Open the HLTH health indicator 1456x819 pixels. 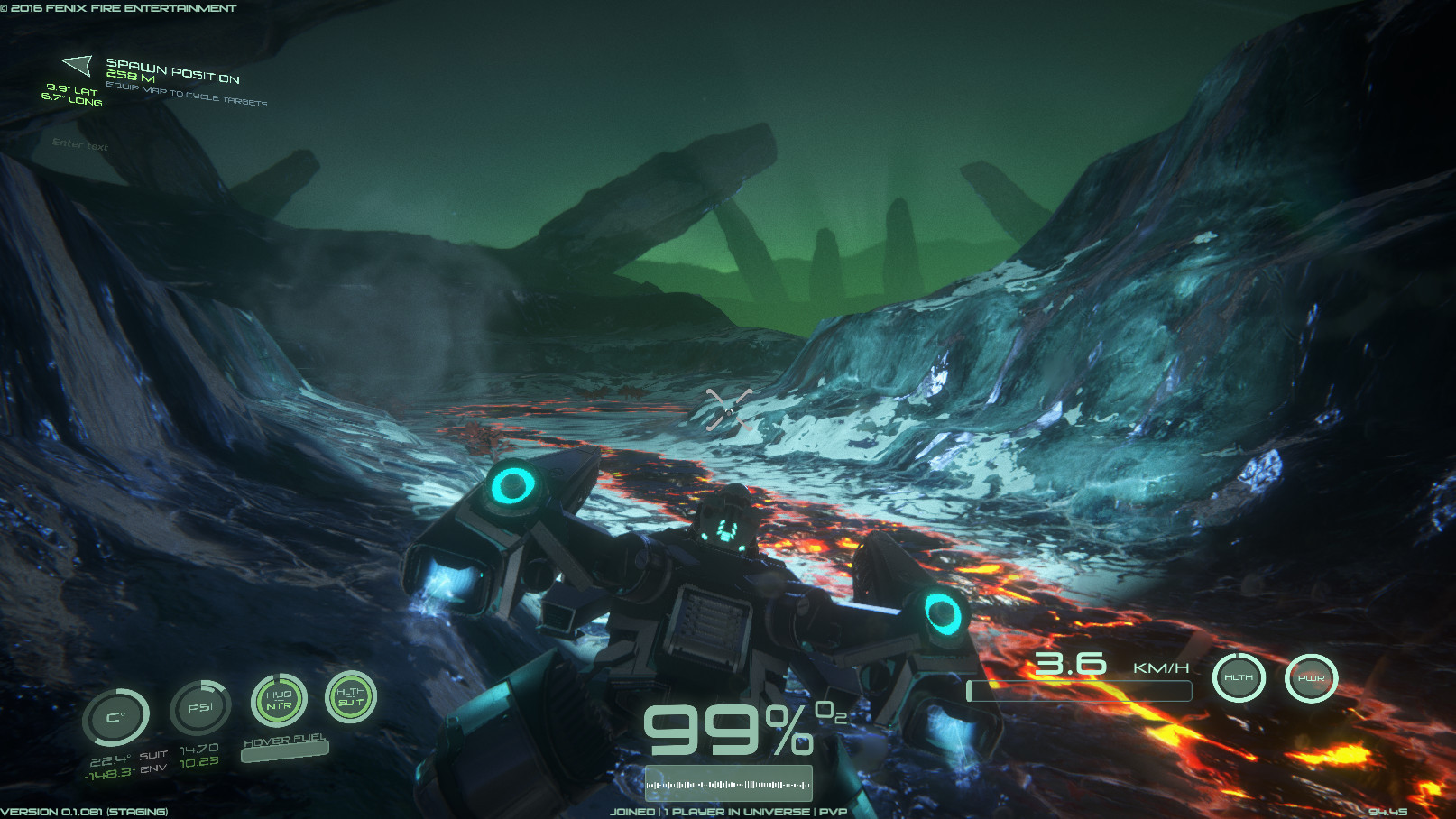(x=1239, y=677)
